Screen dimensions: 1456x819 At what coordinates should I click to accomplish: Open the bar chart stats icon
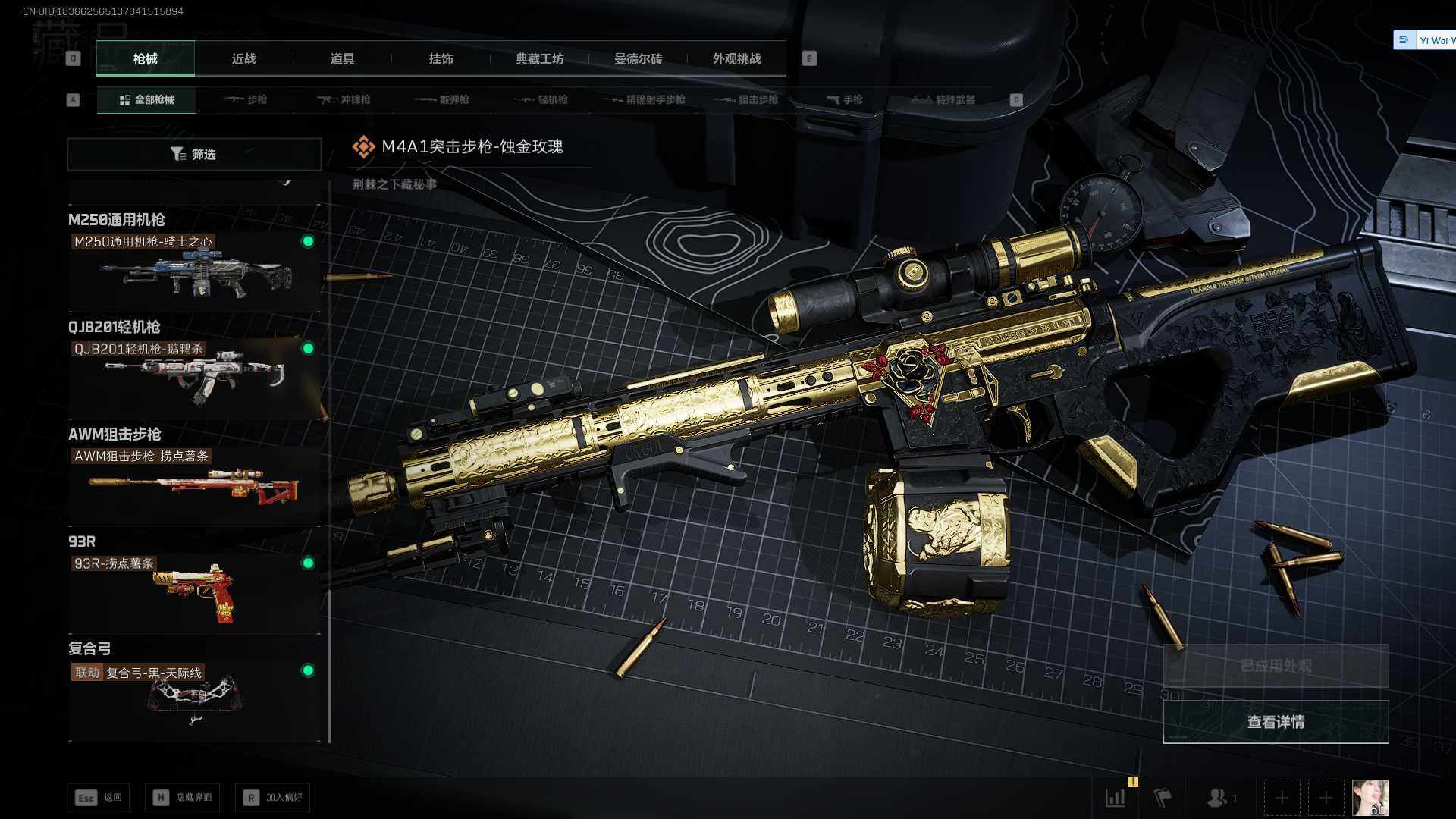(x=1116, y=798)
